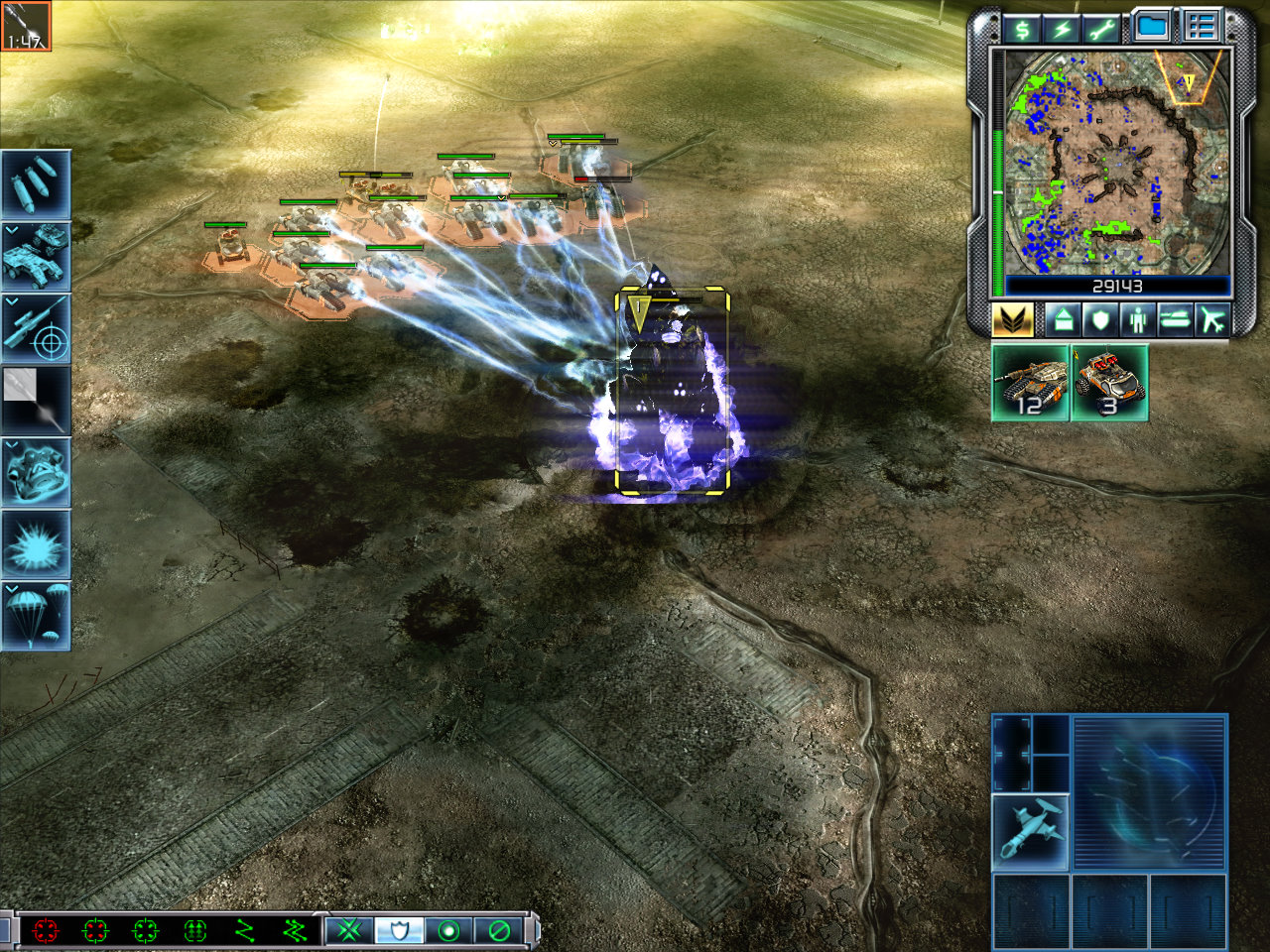Viewport: 1270px width, 952px height.
Task: Switch to the tank vehicles build tab
Action: 1174,320
